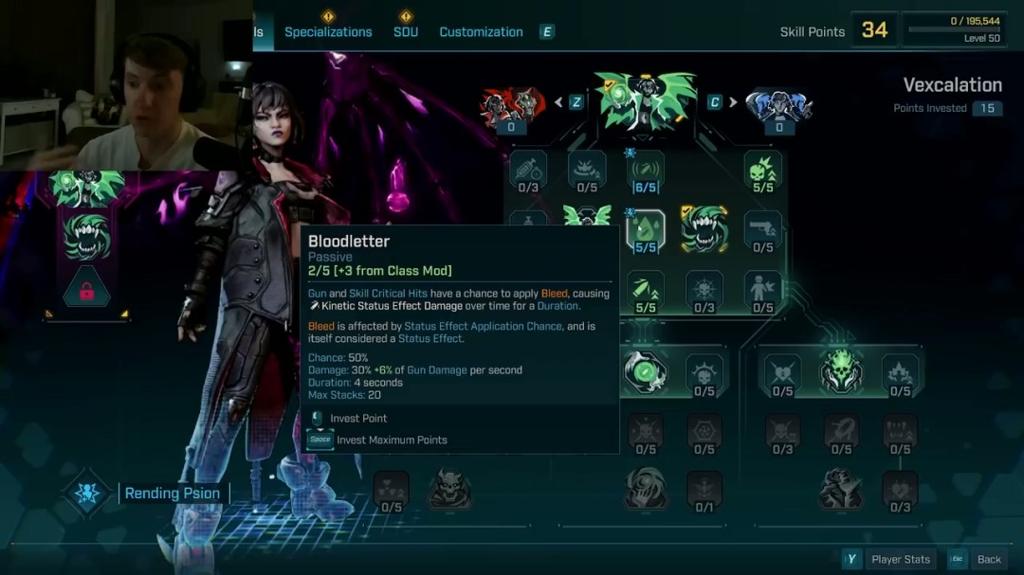
Task: Select the equipped fanged maw skill slot
Action: click(x=86, y=238)
